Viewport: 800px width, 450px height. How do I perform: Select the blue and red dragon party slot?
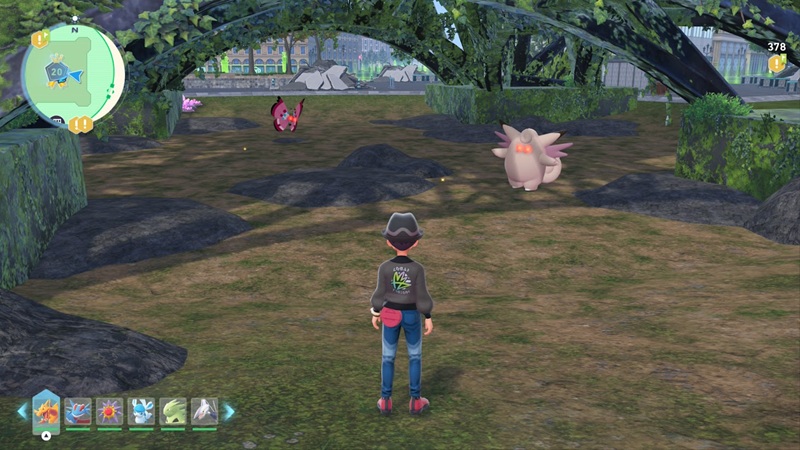tap(78, 411)
